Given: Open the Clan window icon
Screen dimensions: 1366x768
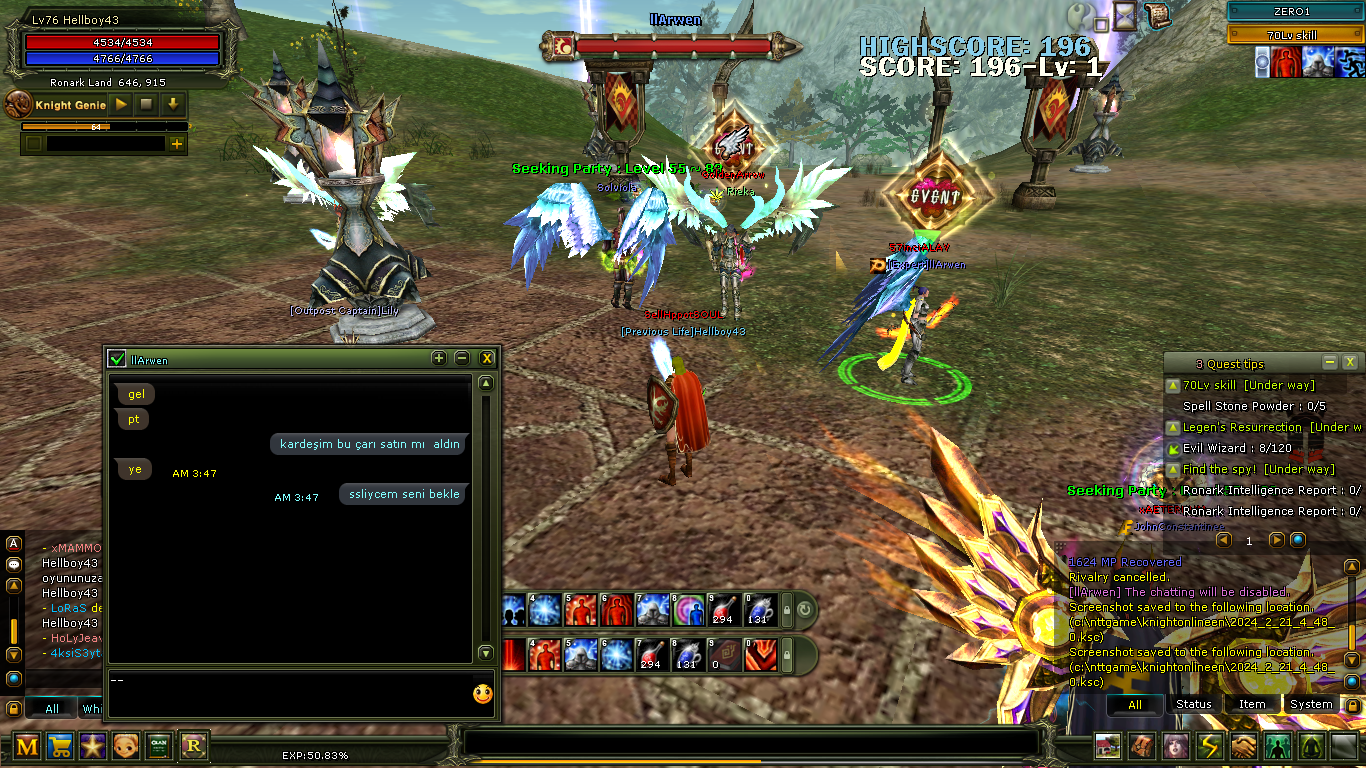Looking at the screenshot, I should (159, 745).
